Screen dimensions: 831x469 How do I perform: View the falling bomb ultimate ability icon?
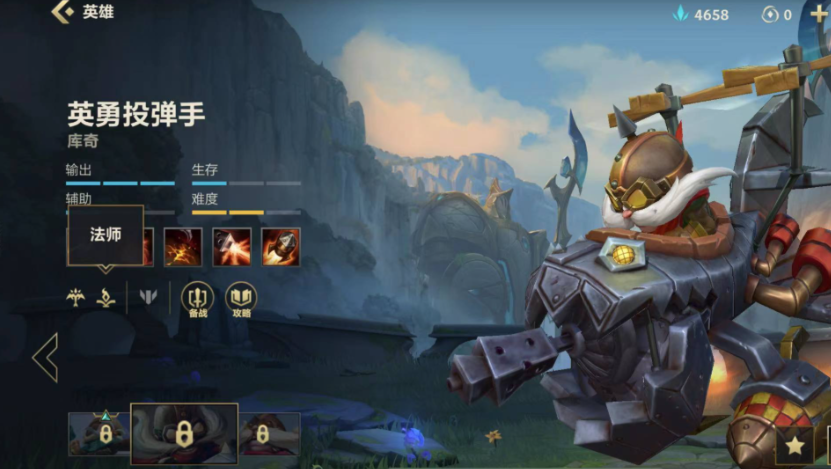(281, 247)
